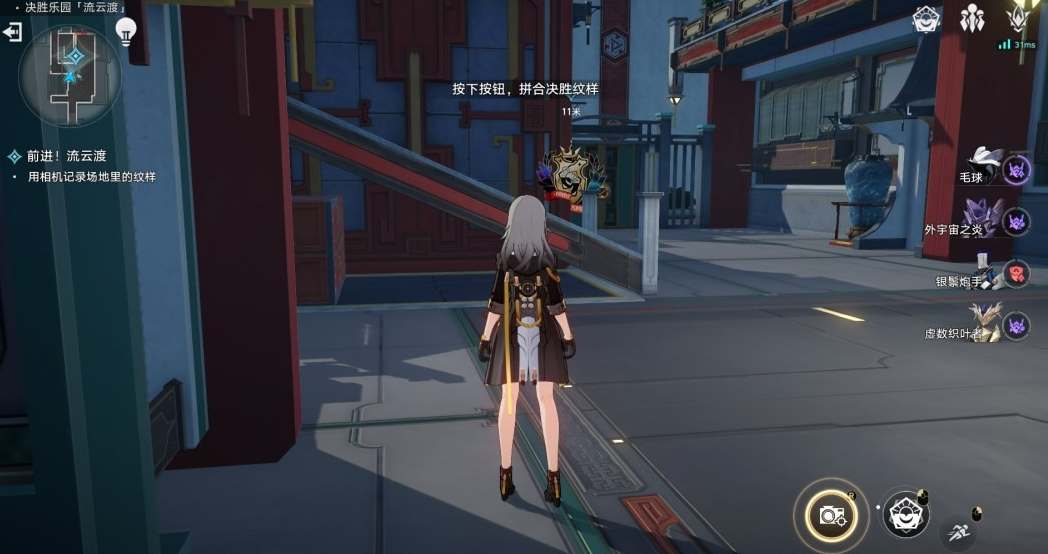Open the three-figure team icon
Image resolution: width=1048 pixels, height=554 pixels.
point(972,19)
